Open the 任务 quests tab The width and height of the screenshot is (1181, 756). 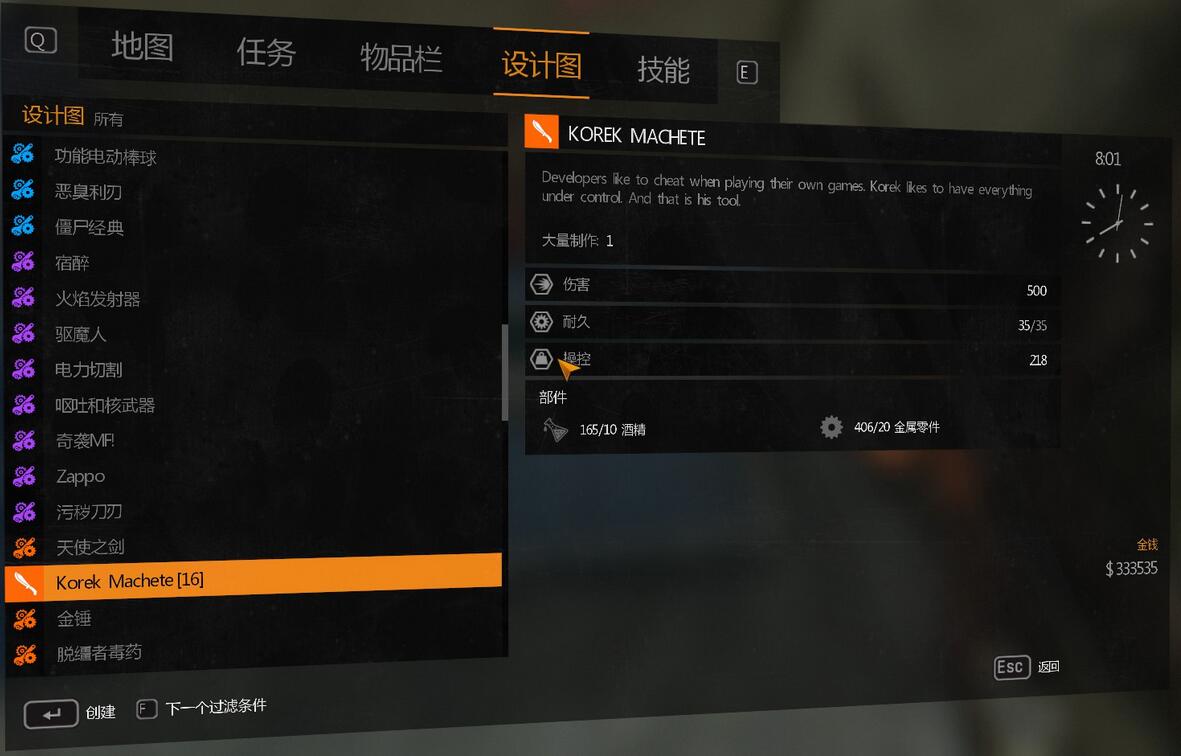pyautogui.click(x=266, y=52)
